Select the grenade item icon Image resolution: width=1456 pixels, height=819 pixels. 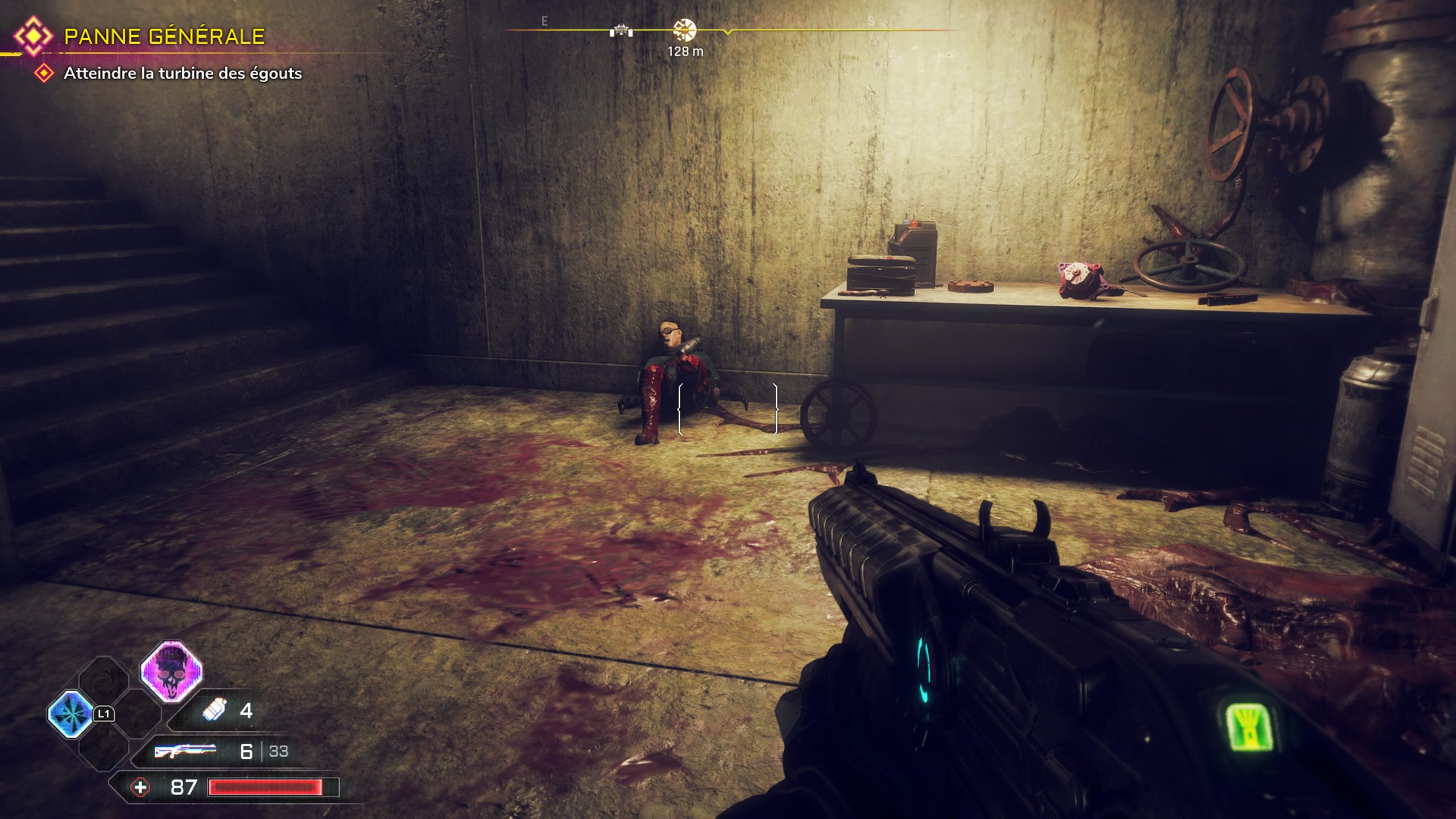[x=214, y=710]
